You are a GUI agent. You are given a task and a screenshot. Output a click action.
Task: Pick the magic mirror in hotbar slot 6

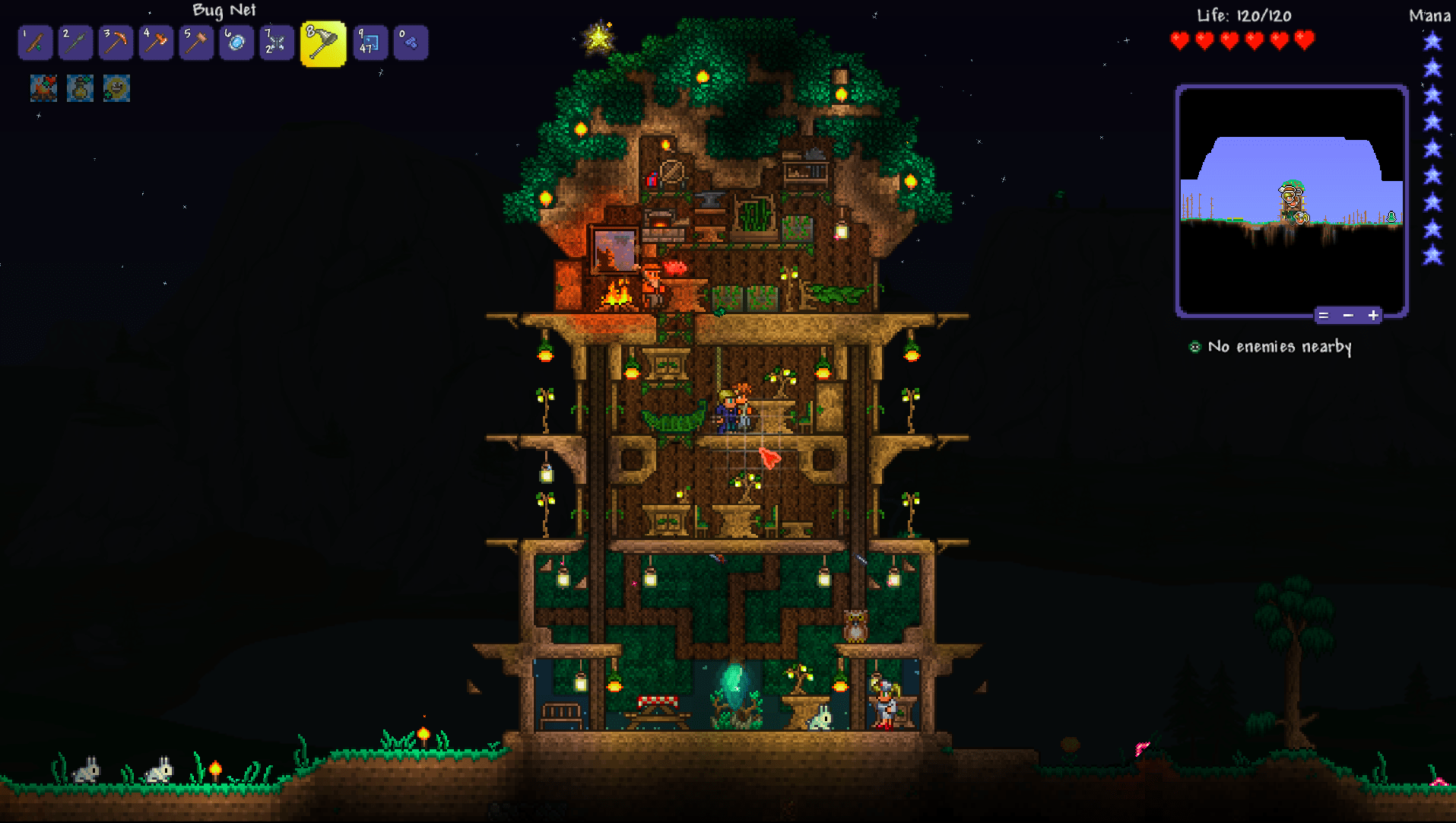236,43
